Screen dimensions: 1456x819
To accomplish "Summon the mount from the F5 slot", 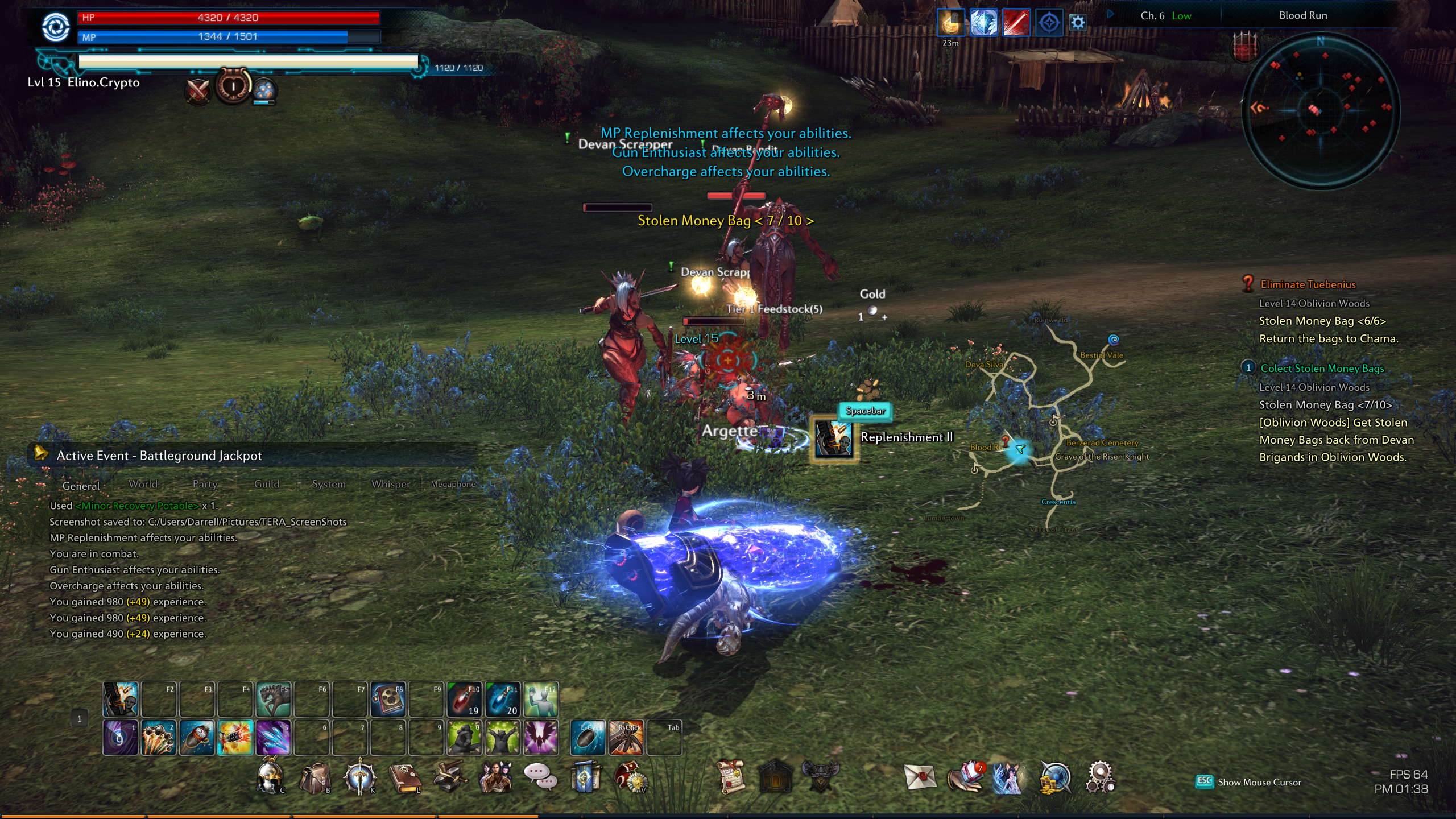I will 274,699.
